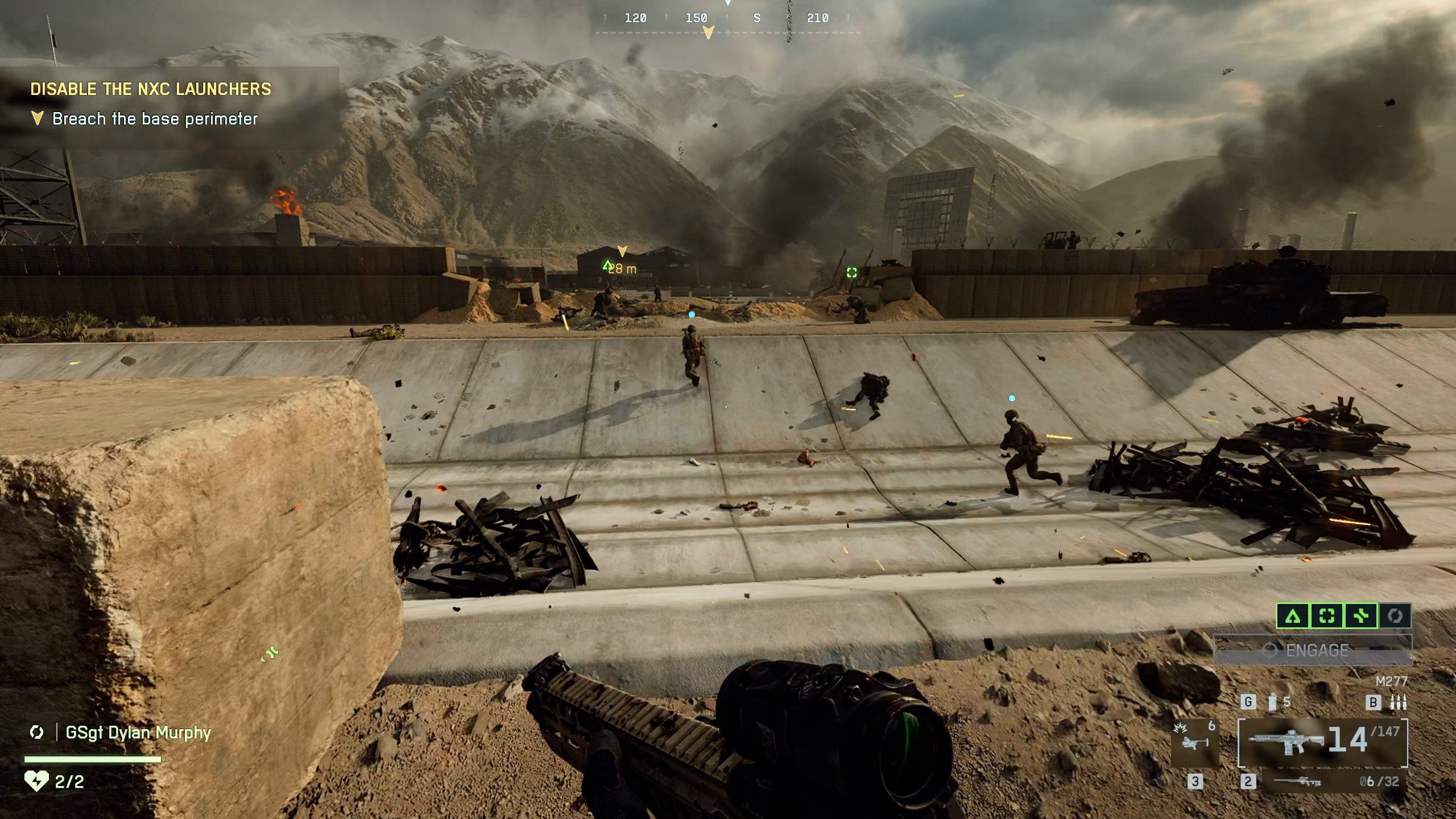
Task: Select the grey circular-arrows squad command icon
Action: point(1395,615)
